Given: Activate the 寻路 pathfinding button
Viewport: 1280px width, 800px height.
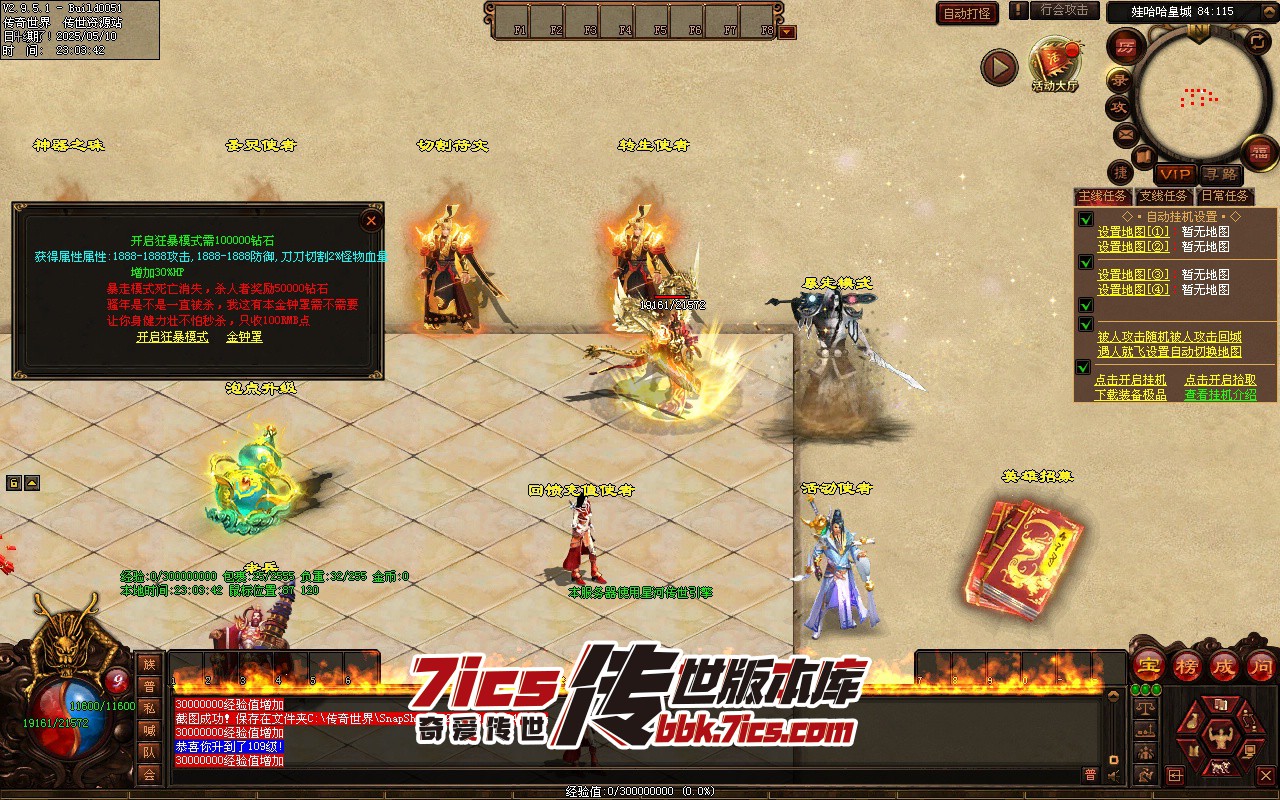Looking at the screenshot, I should point(1219,174).
